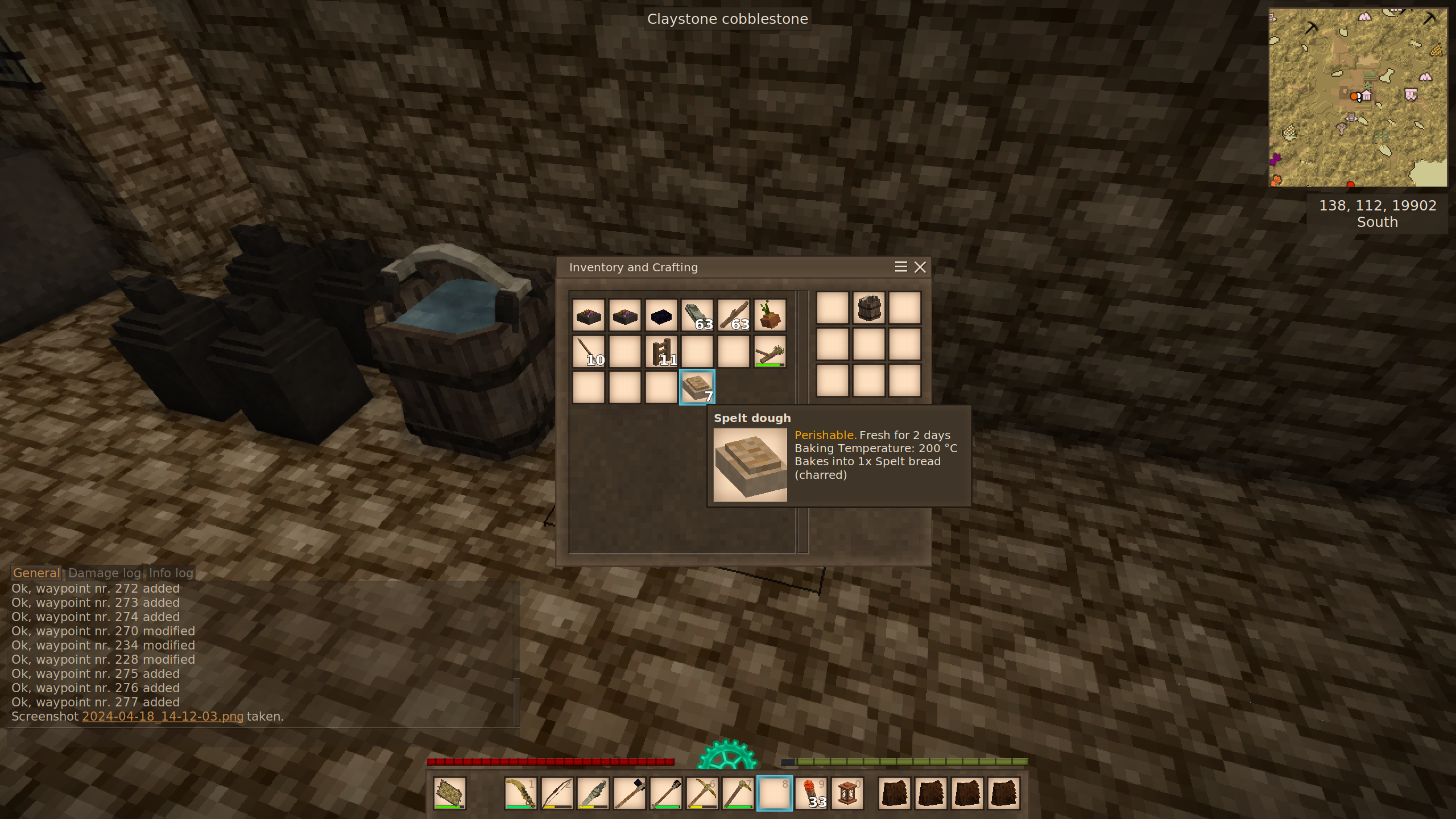Close the Inventory and Crafting window
Viewport: 1456px width, 819px height.
920,267
